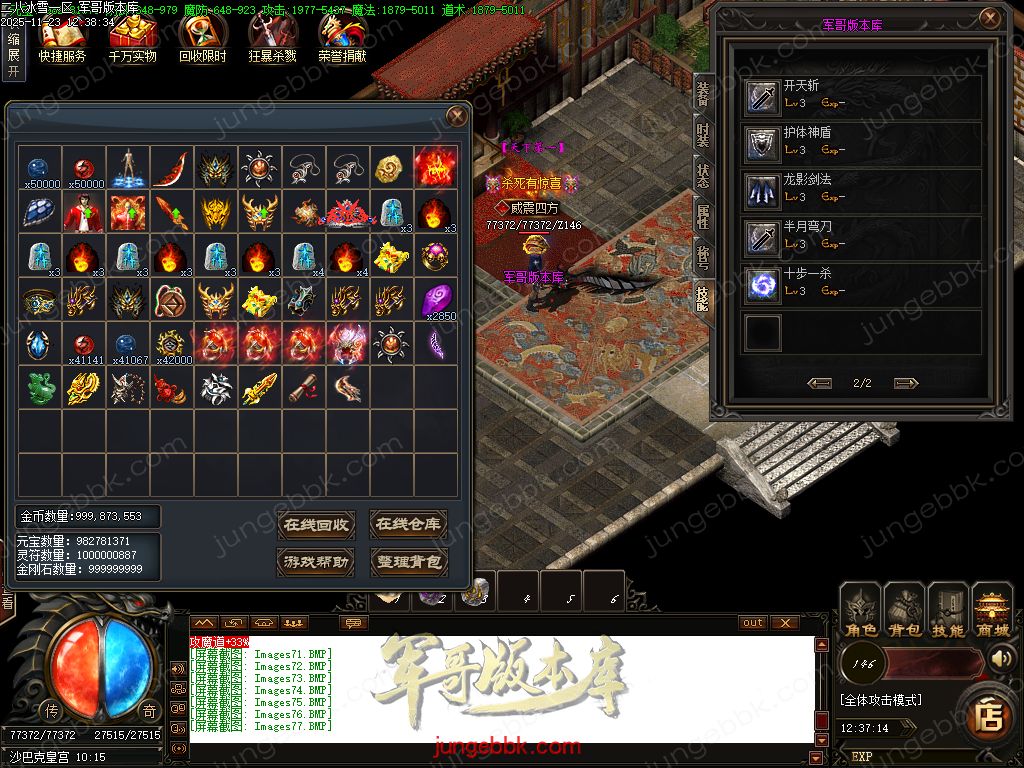Open the 荣誉捐献 honor donation icon
The image size is (1024, 768).
342,38
